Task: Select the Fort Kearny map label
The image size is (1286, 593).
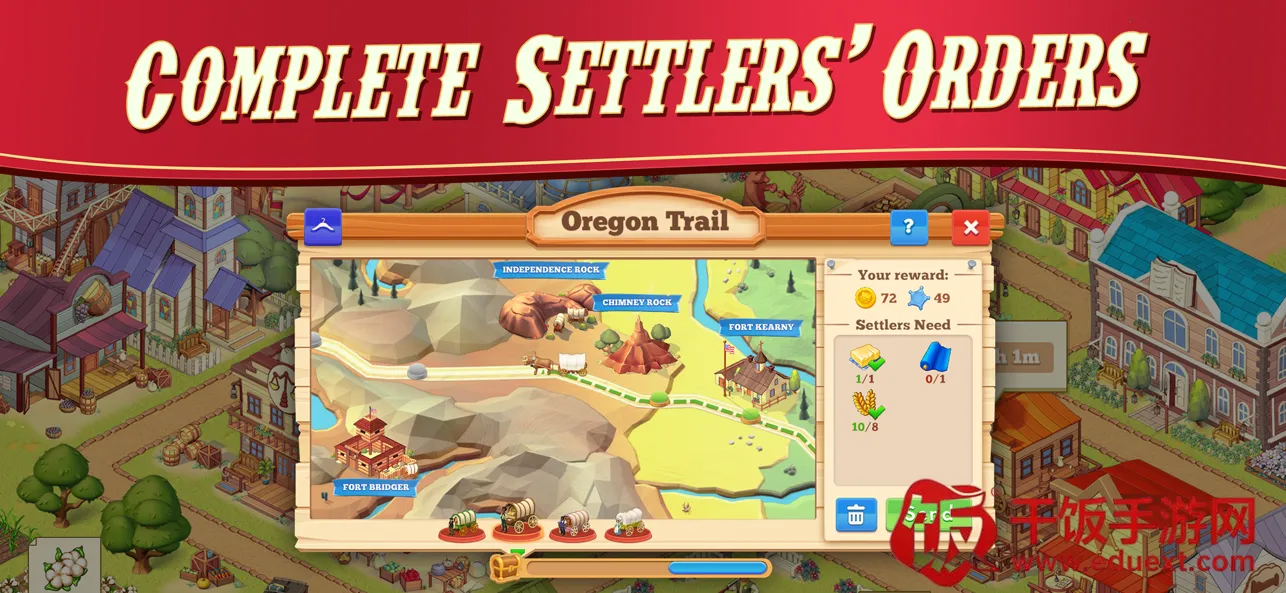Action: [x=761, y=327]
